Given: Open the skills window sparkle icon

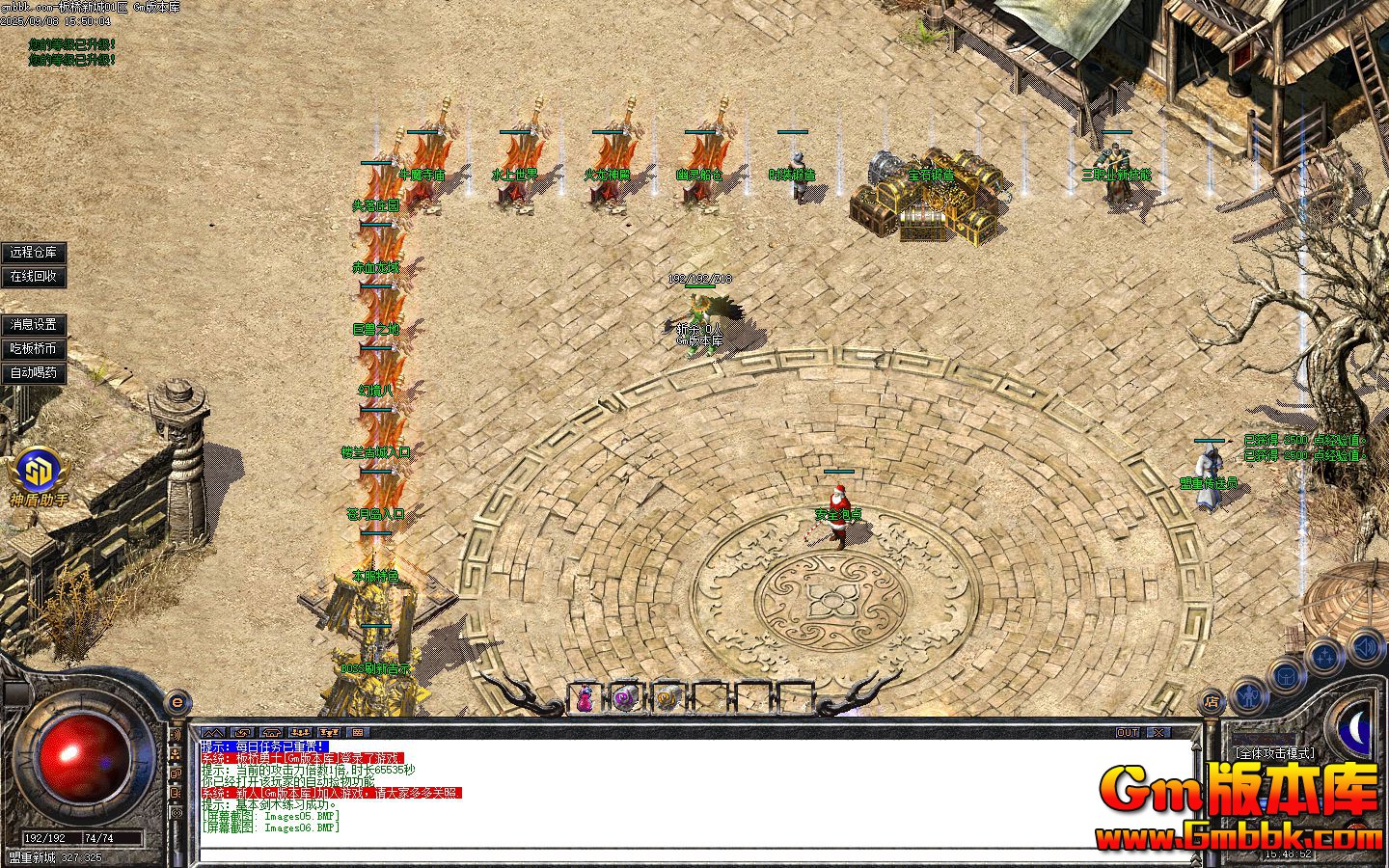Looking at the screenshot, I should click(1325, 653).
